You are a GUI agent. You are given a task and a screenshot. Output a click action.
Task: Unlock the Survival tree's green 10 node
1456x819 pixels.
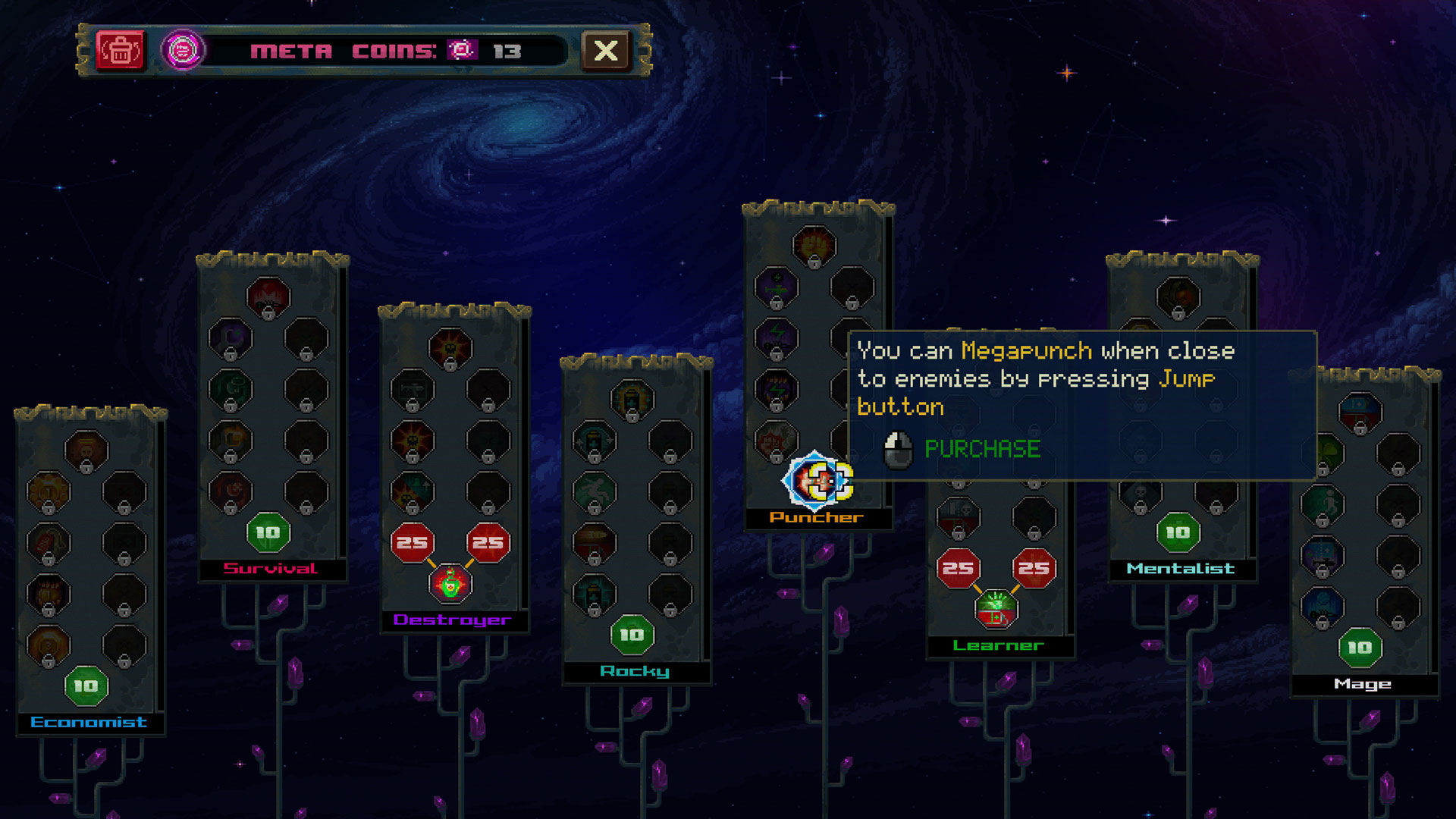pyautogui.click(x=268, y=533)
